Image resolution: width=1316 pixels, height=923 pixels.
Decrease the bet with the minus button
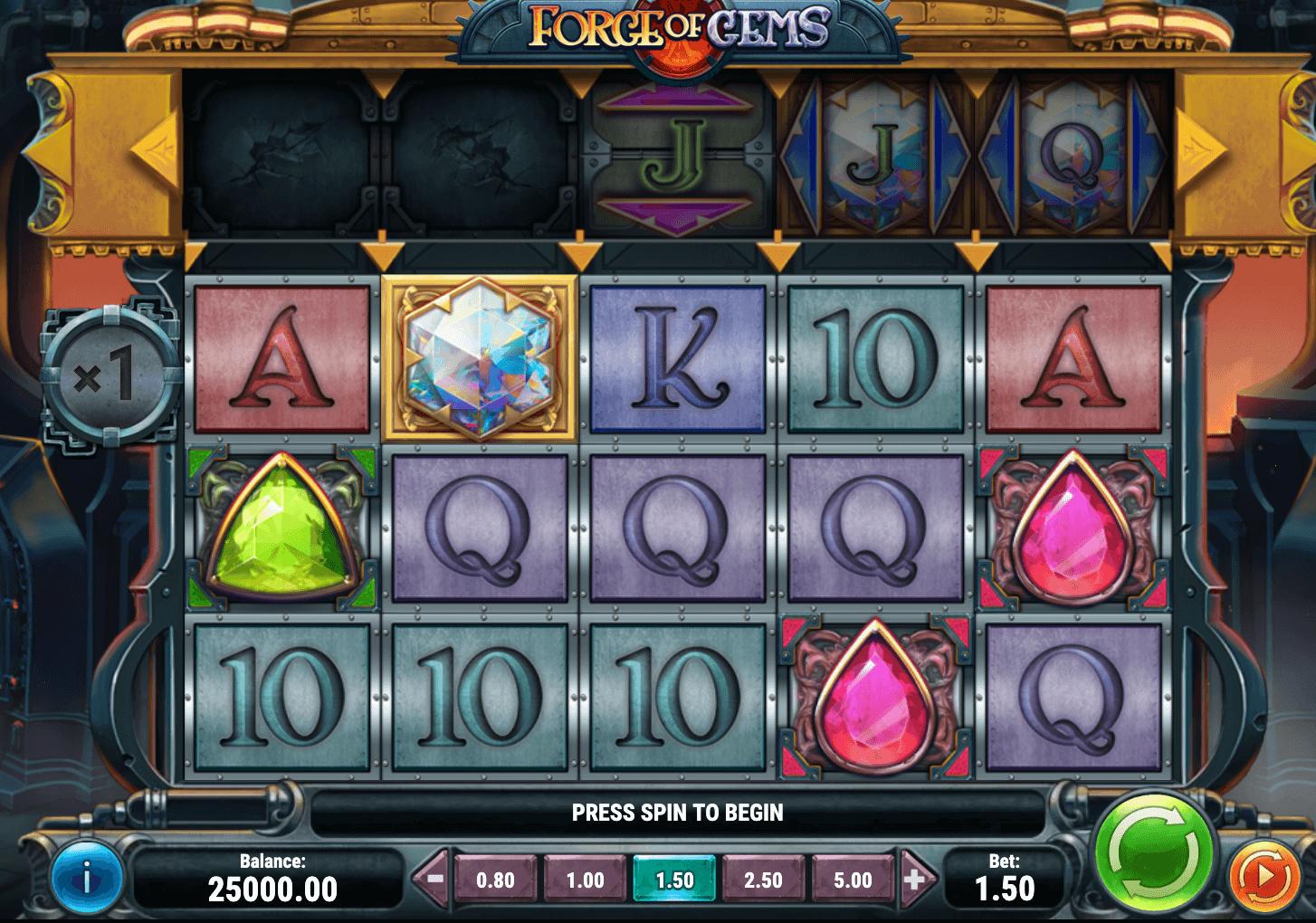433,879
